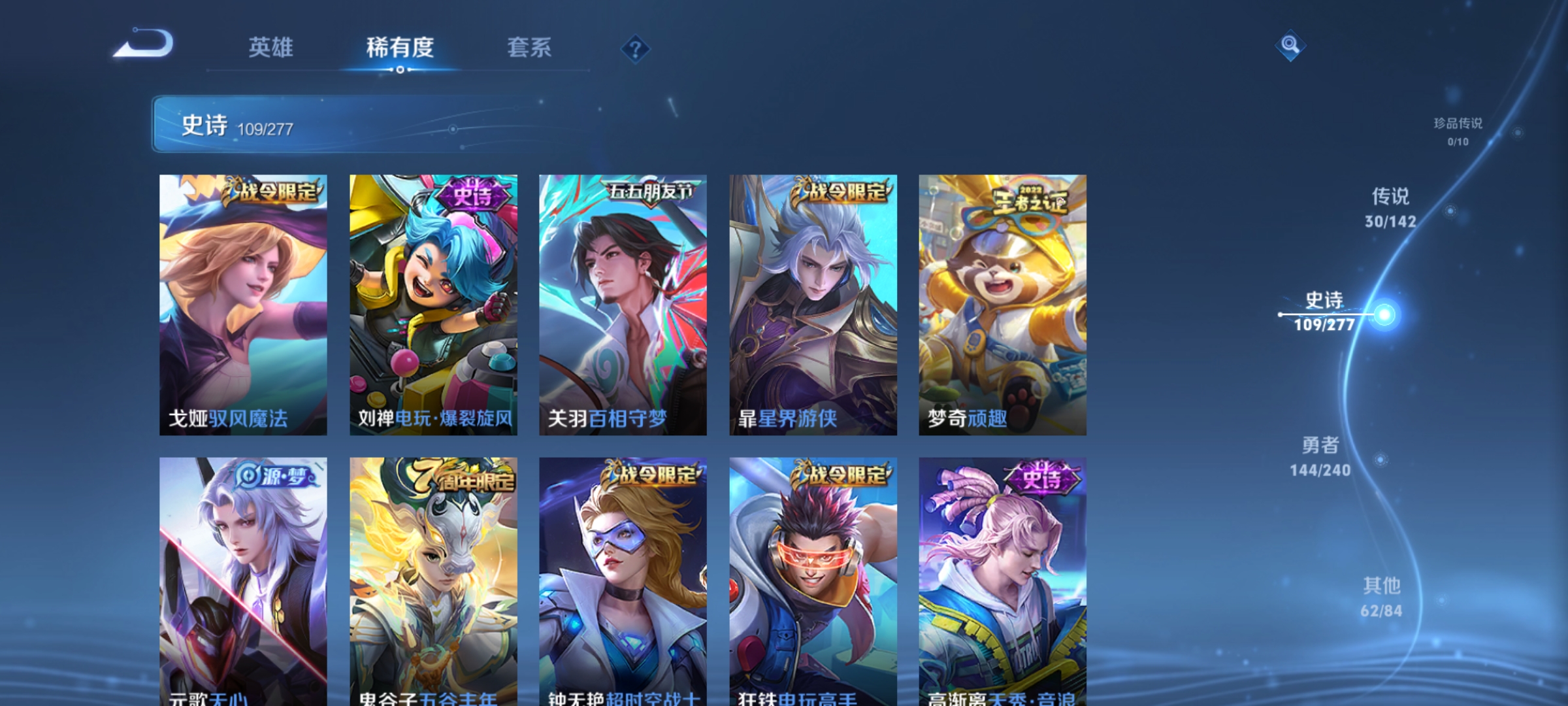Screen dimensions: 1568x706
Task: Open 关羽百相守梦 skin thumbnail
Action: pos(623,301)
